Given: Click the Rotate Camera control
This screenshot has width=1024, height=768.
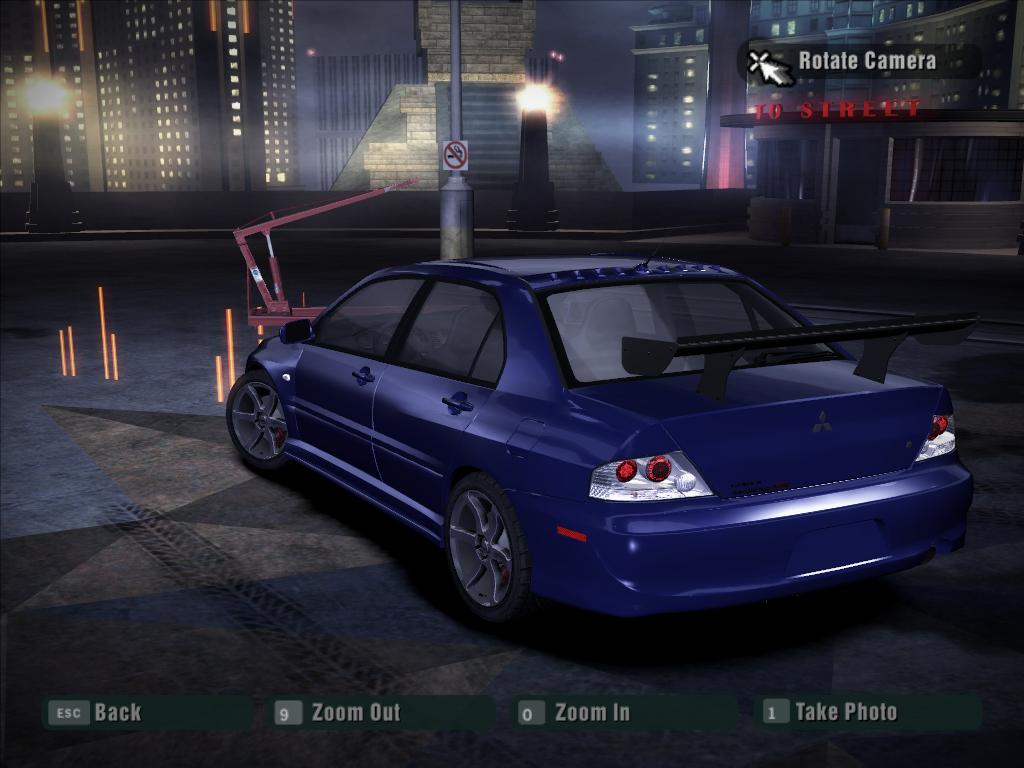Looking at the screenshot, I should click(x=866, y=61).
